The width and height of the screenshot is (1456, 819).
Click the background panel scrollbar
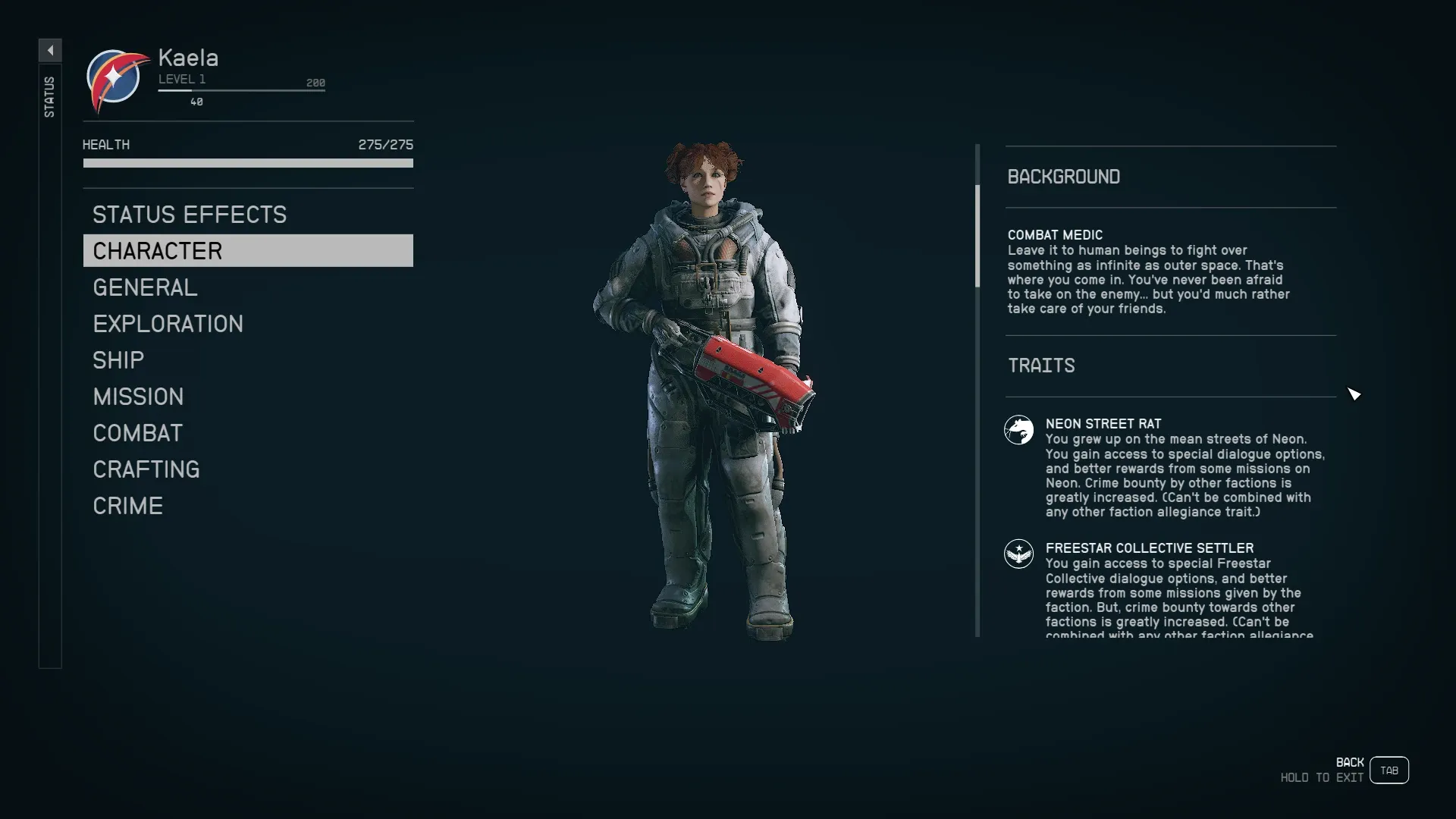pyautogui.click(x=977, y=237)
